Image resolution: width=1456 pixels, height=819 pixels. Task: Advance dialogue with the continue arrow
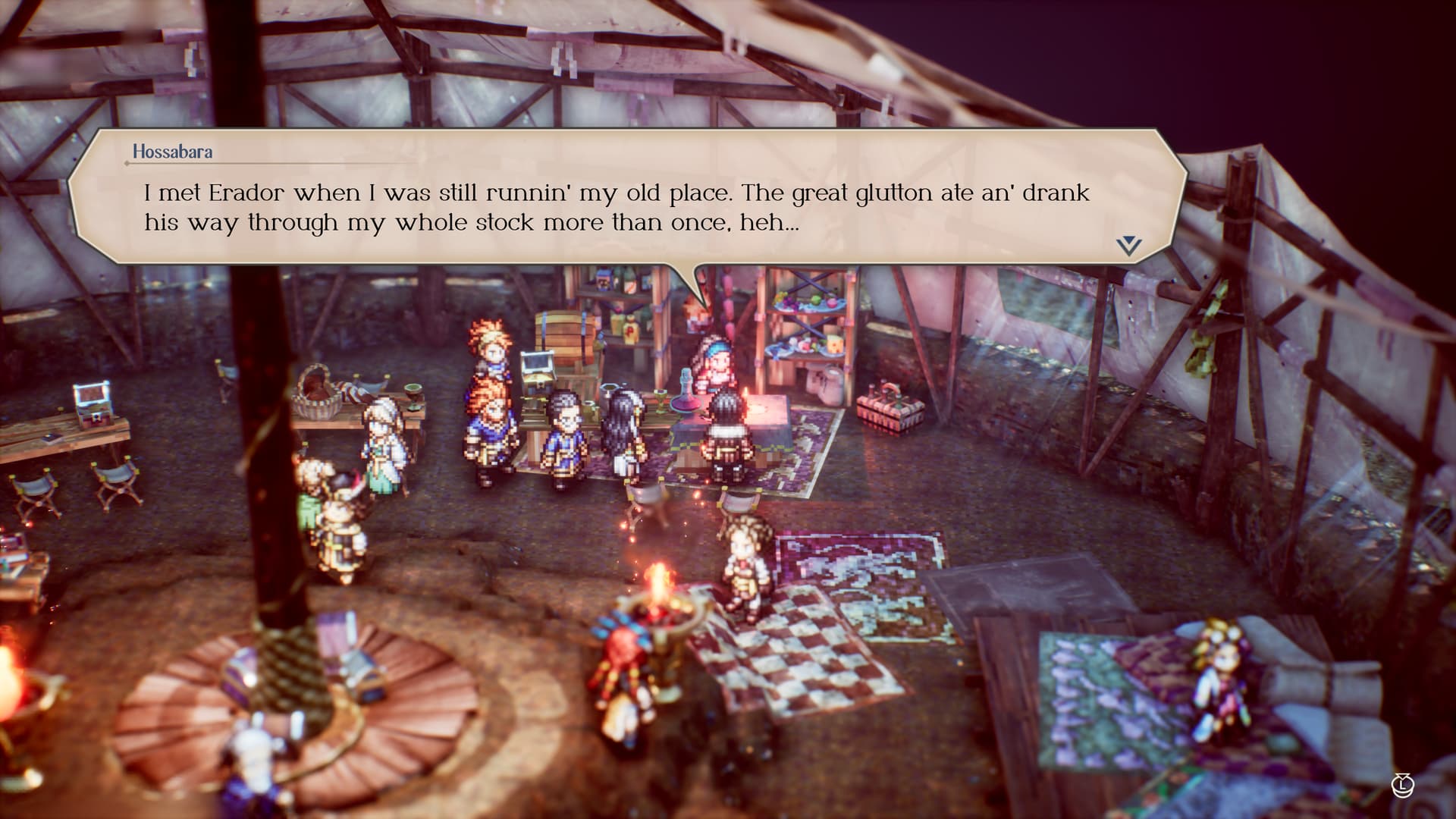click(1128, 245)
